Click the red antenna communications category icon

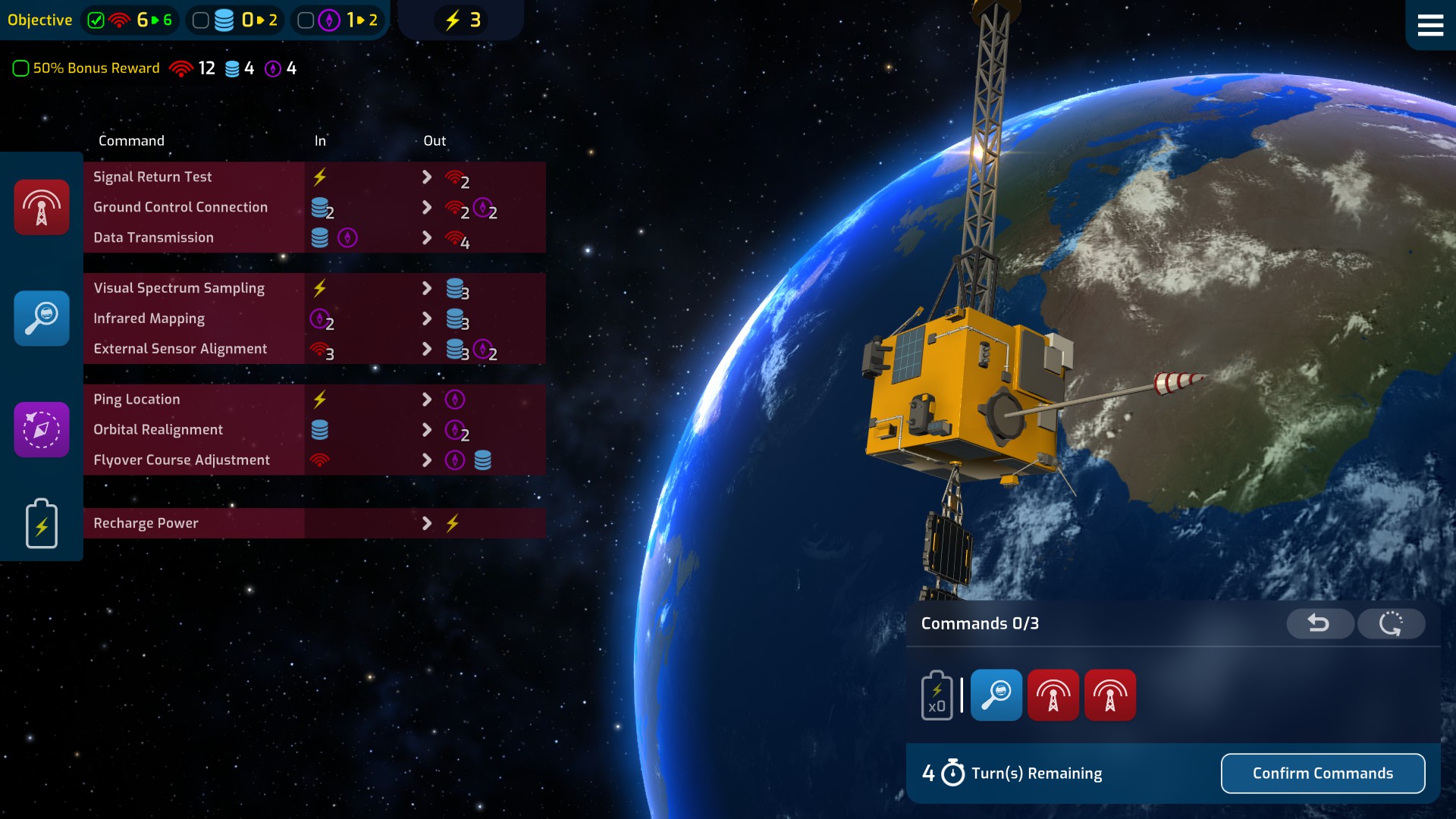click(42, 207)
